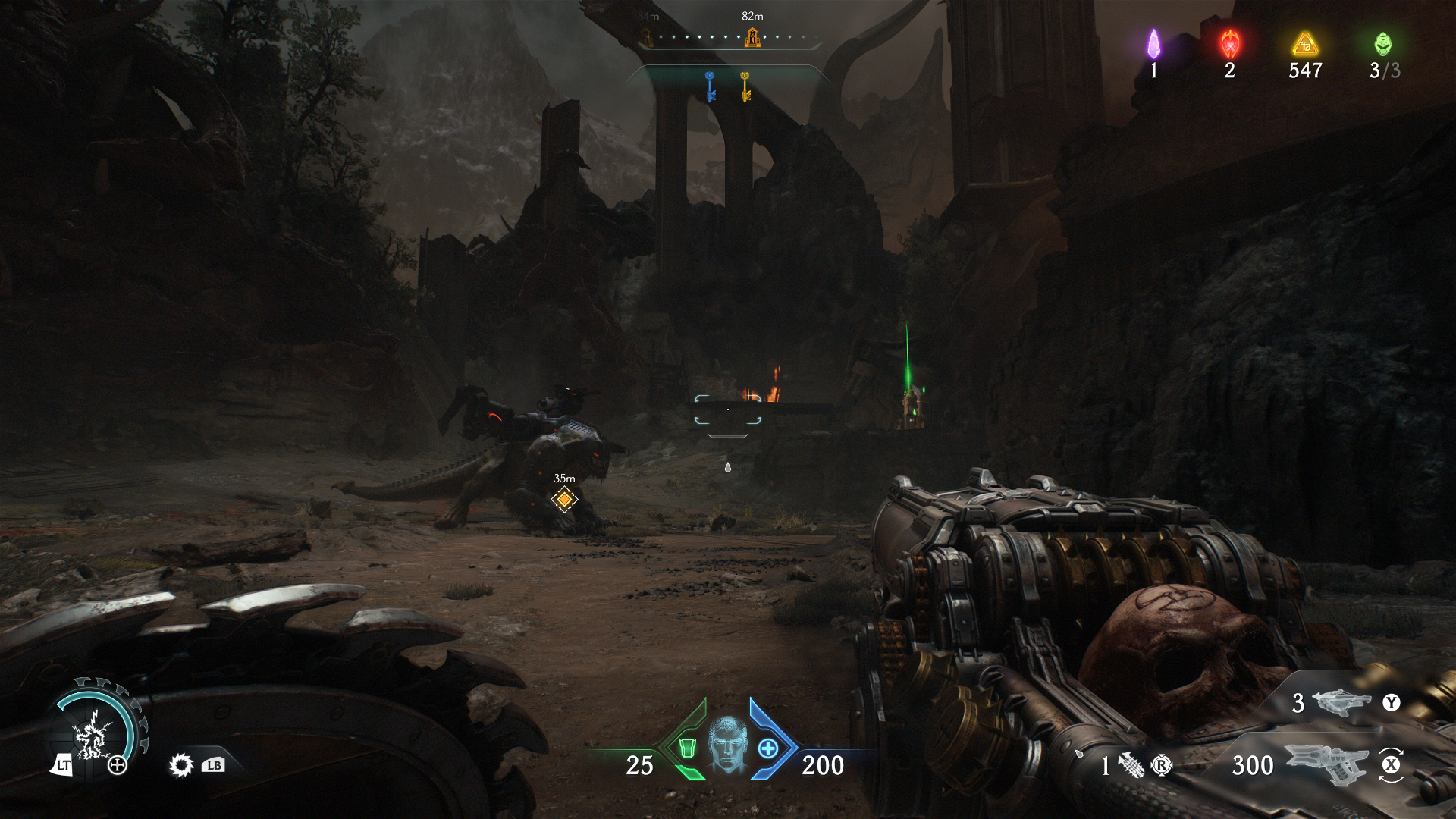This screenshot has width=1456, height=819.
Task: Open the gold currency icon
Action: (1305, 44)
